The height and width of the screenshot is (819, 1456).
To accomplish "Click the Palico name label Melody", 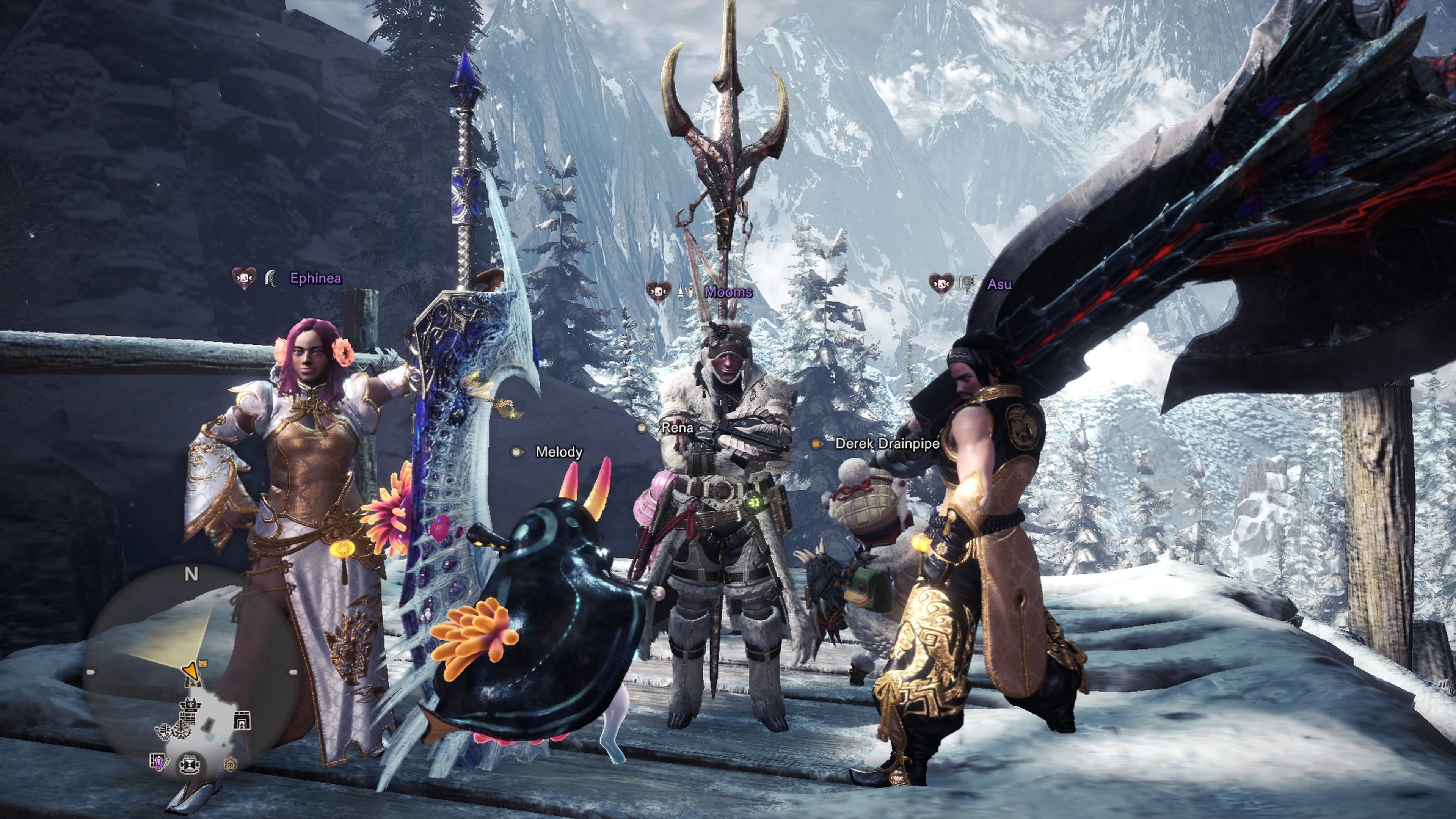I will [559, 452].
